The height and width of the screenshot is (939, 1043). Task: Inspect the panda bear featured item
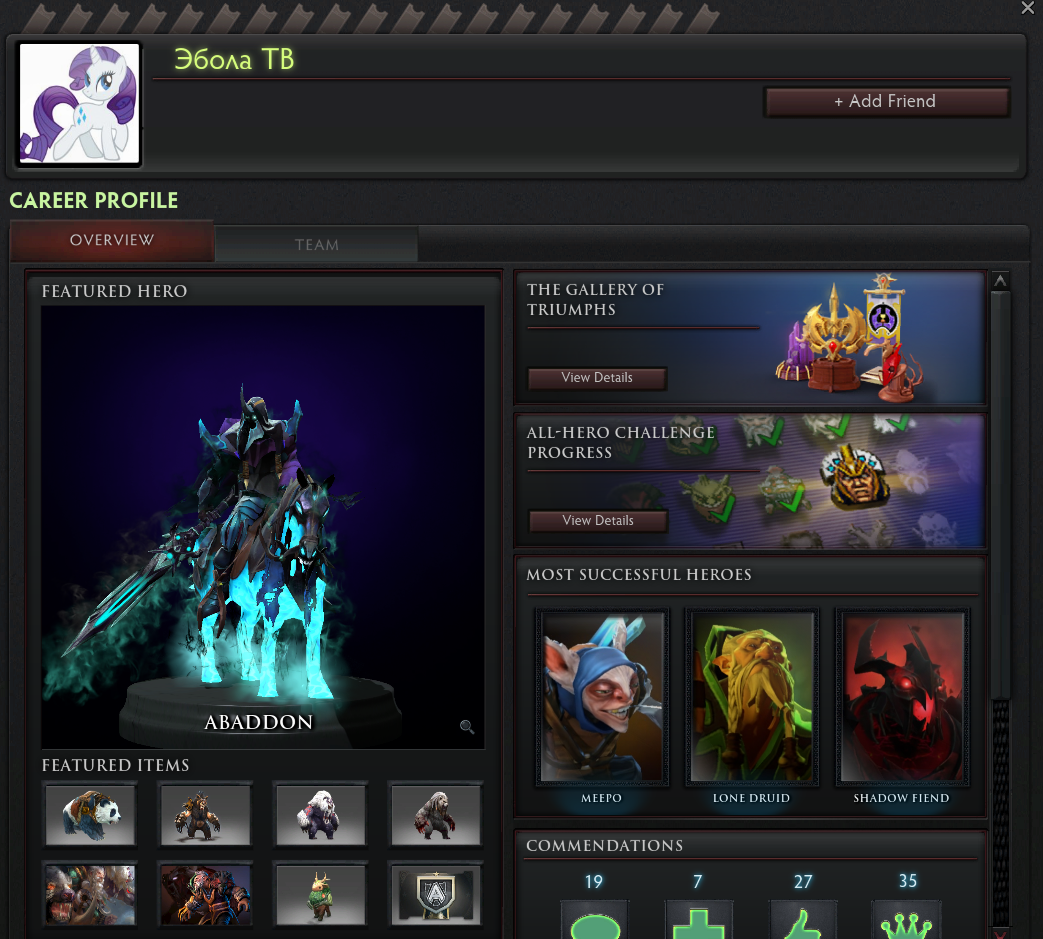click(x=90, y=814)
